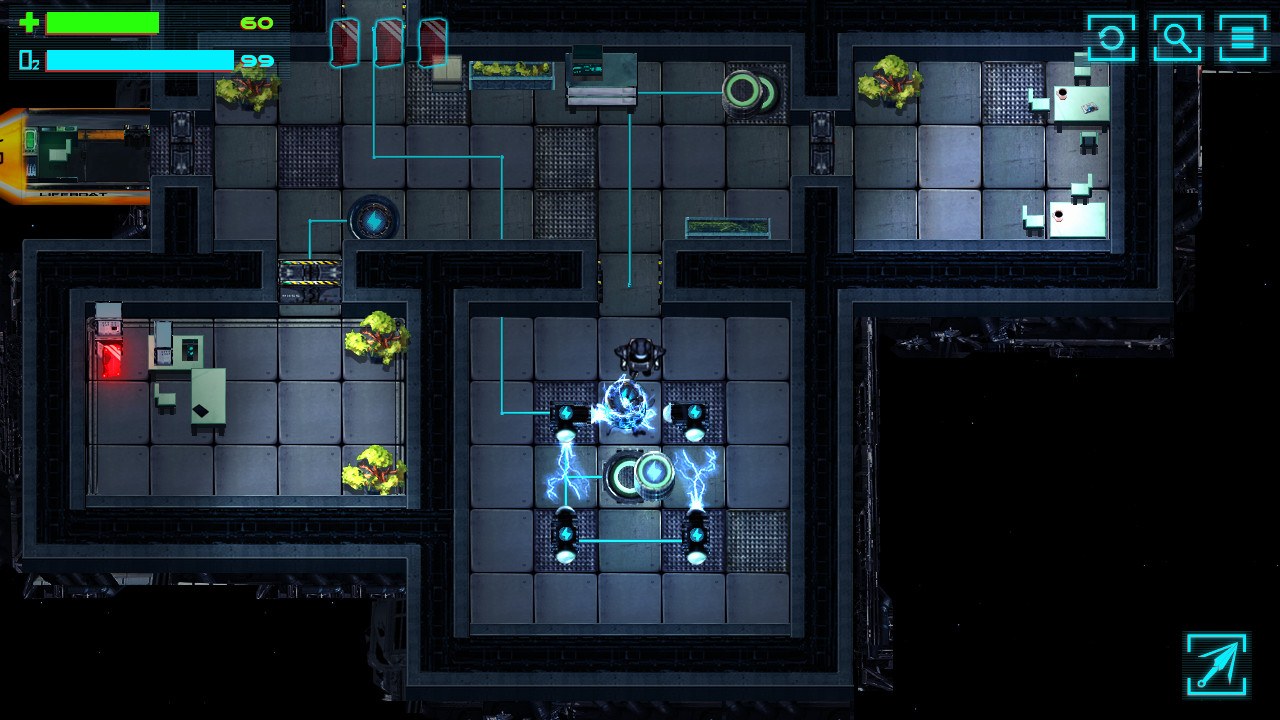1280x720 pixels.
Task: Toggle the bottom-left power cell unit
Action: click(567, 536)
